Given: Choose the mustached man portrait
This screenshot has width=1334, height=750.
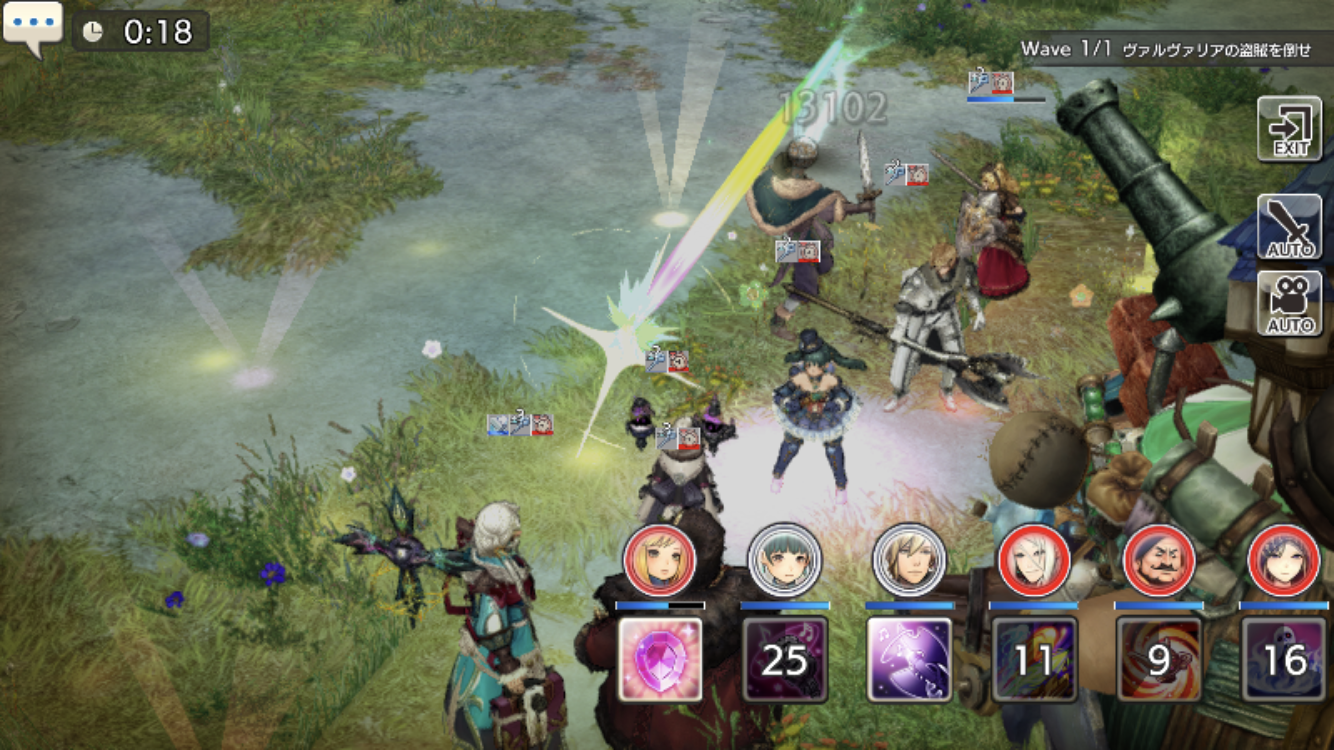Looking at the screenshot, I should (x=1159, y=560).
